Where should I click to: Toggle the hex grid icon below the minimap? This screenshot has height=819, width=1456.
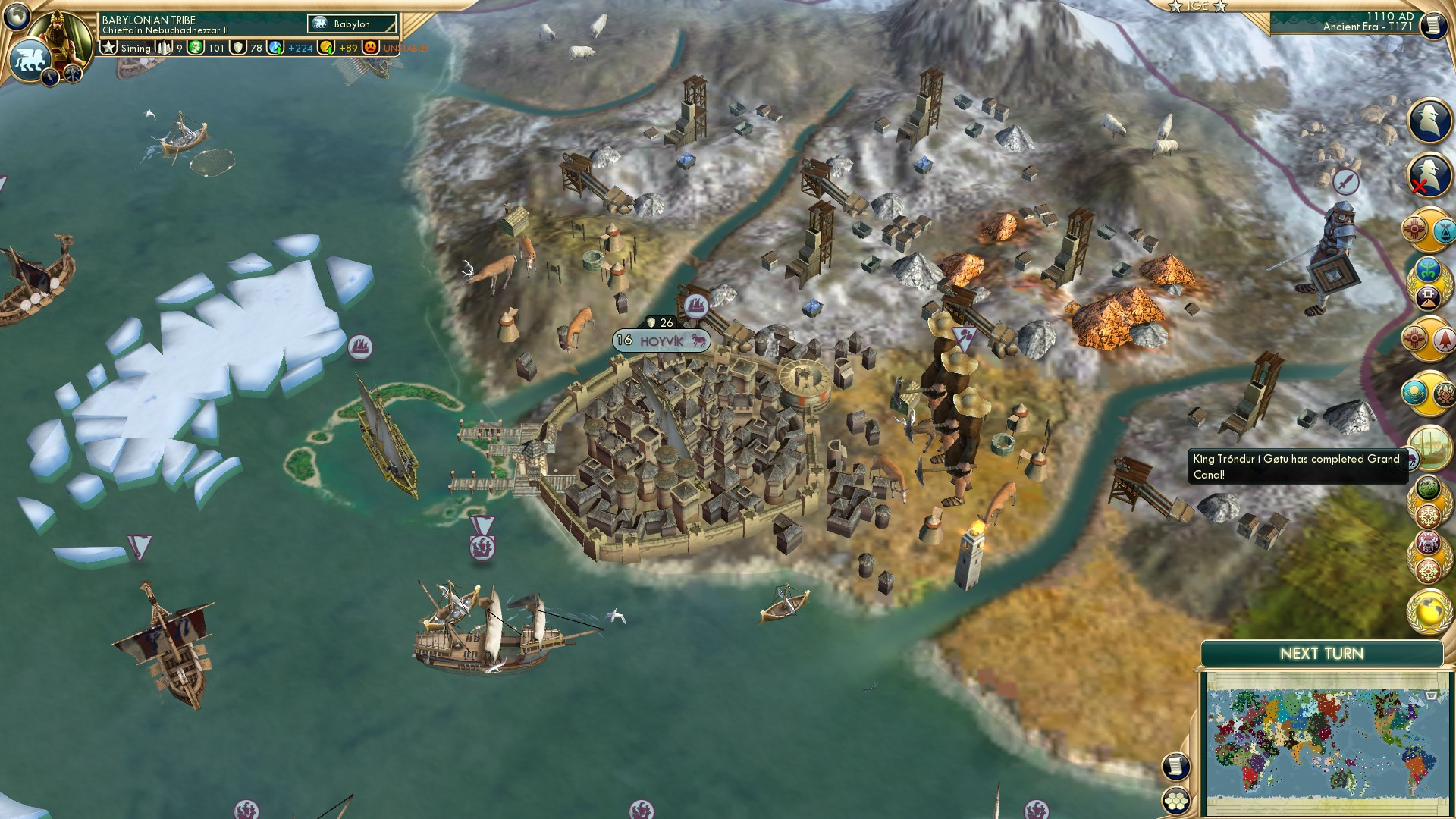pyautogui.click(x=1175, y=802)
